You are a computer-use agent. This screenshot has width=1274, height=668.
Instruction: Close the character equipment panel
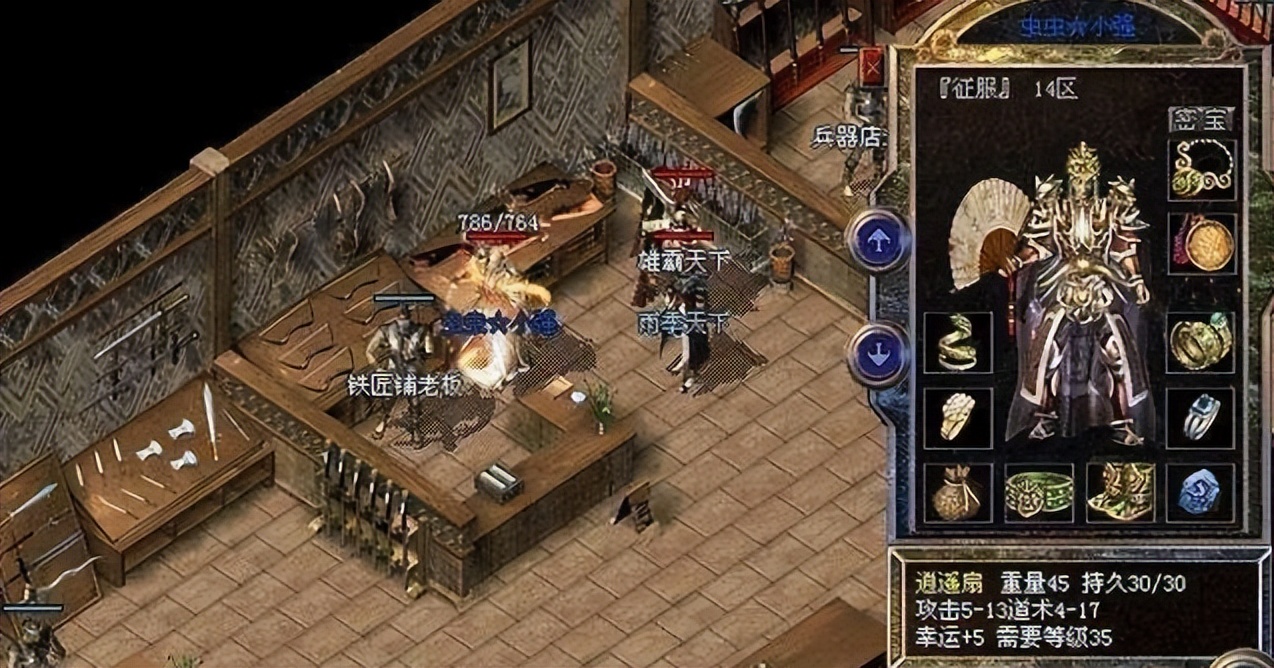[x=873, y=69]
